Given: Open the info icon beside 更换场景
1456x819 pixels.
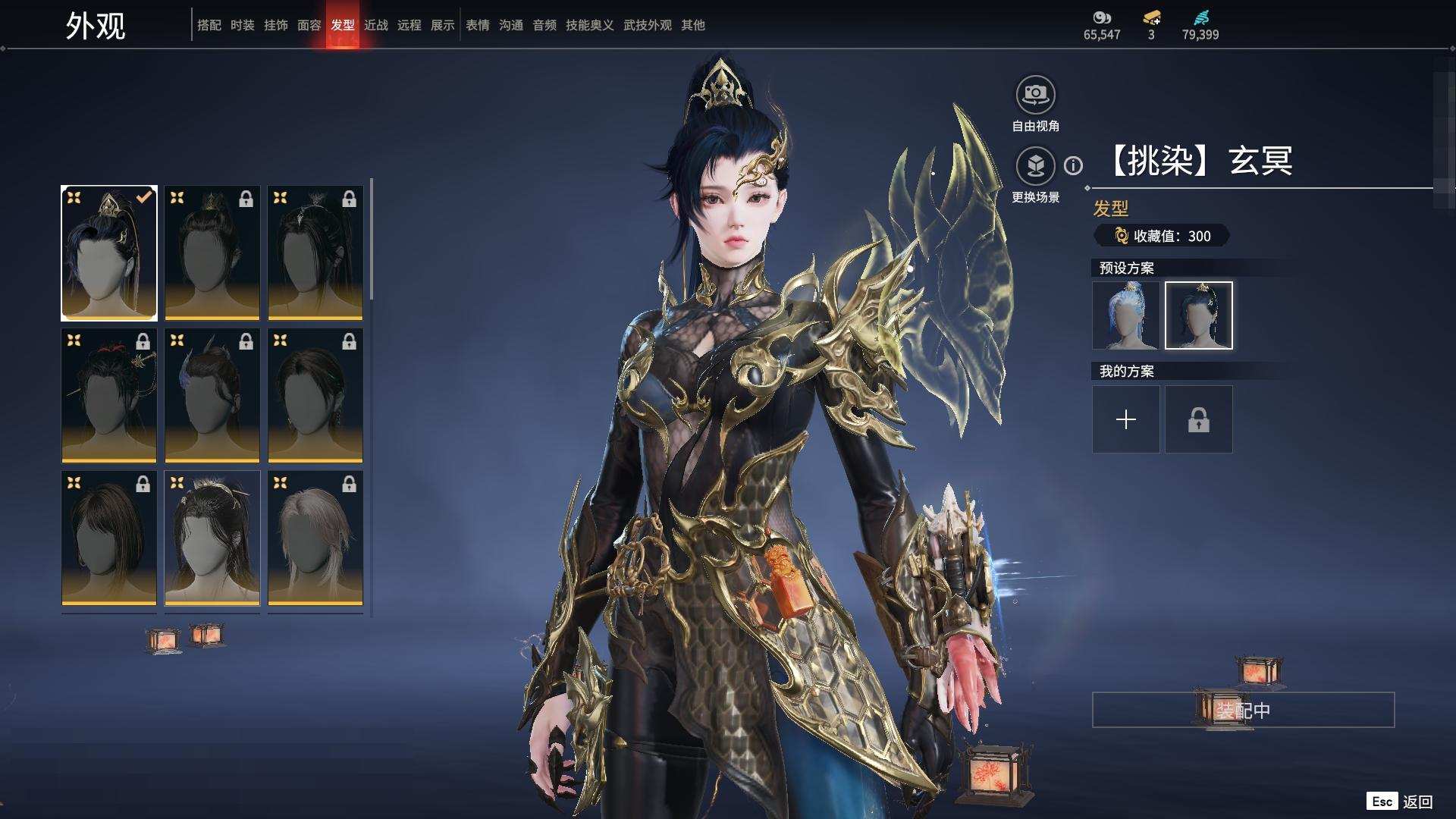Looking at the screenshot, I should pos(1073,165).
